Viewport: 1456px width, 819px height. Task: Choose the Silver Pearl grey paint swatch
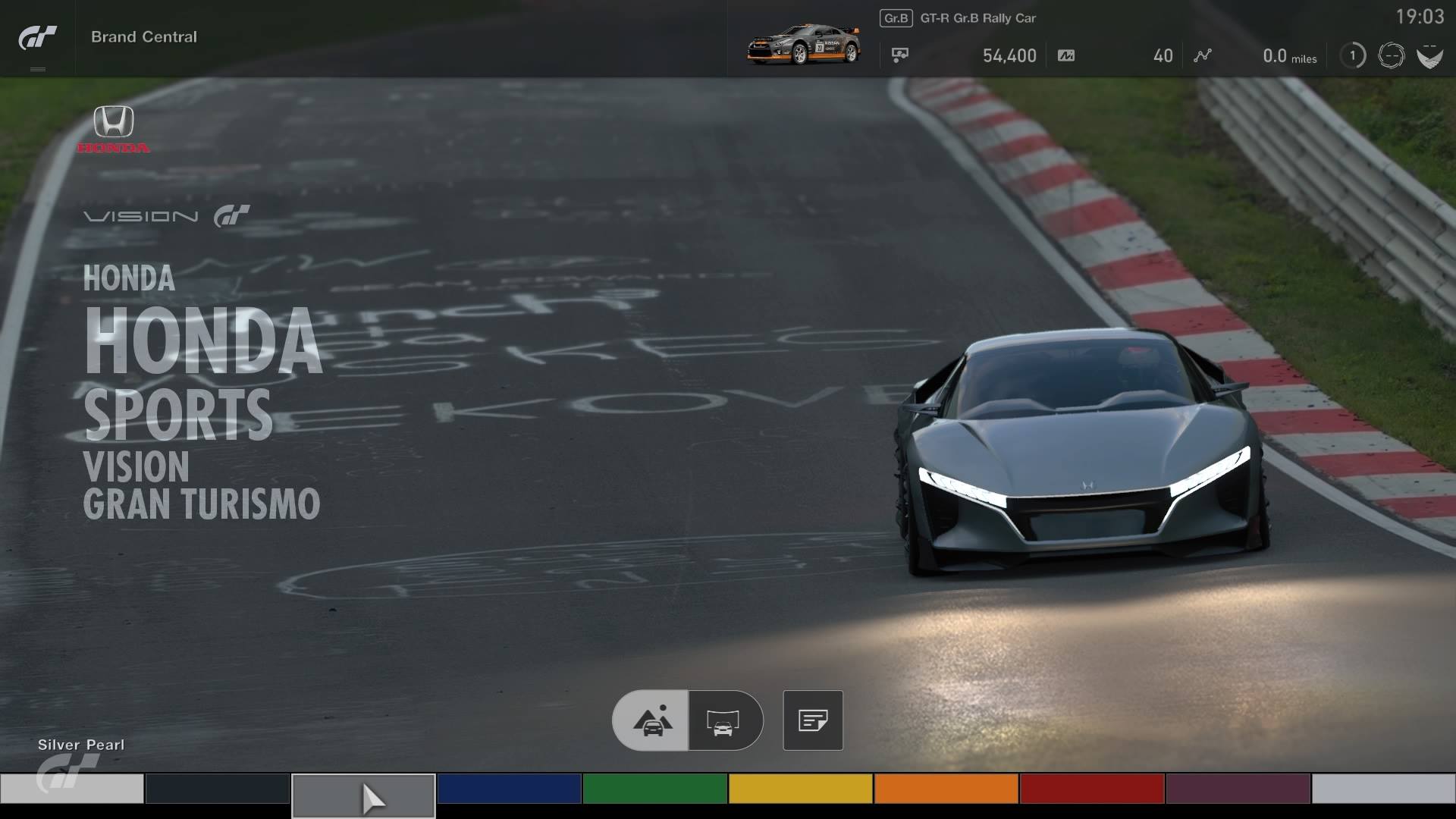point(363,795)
